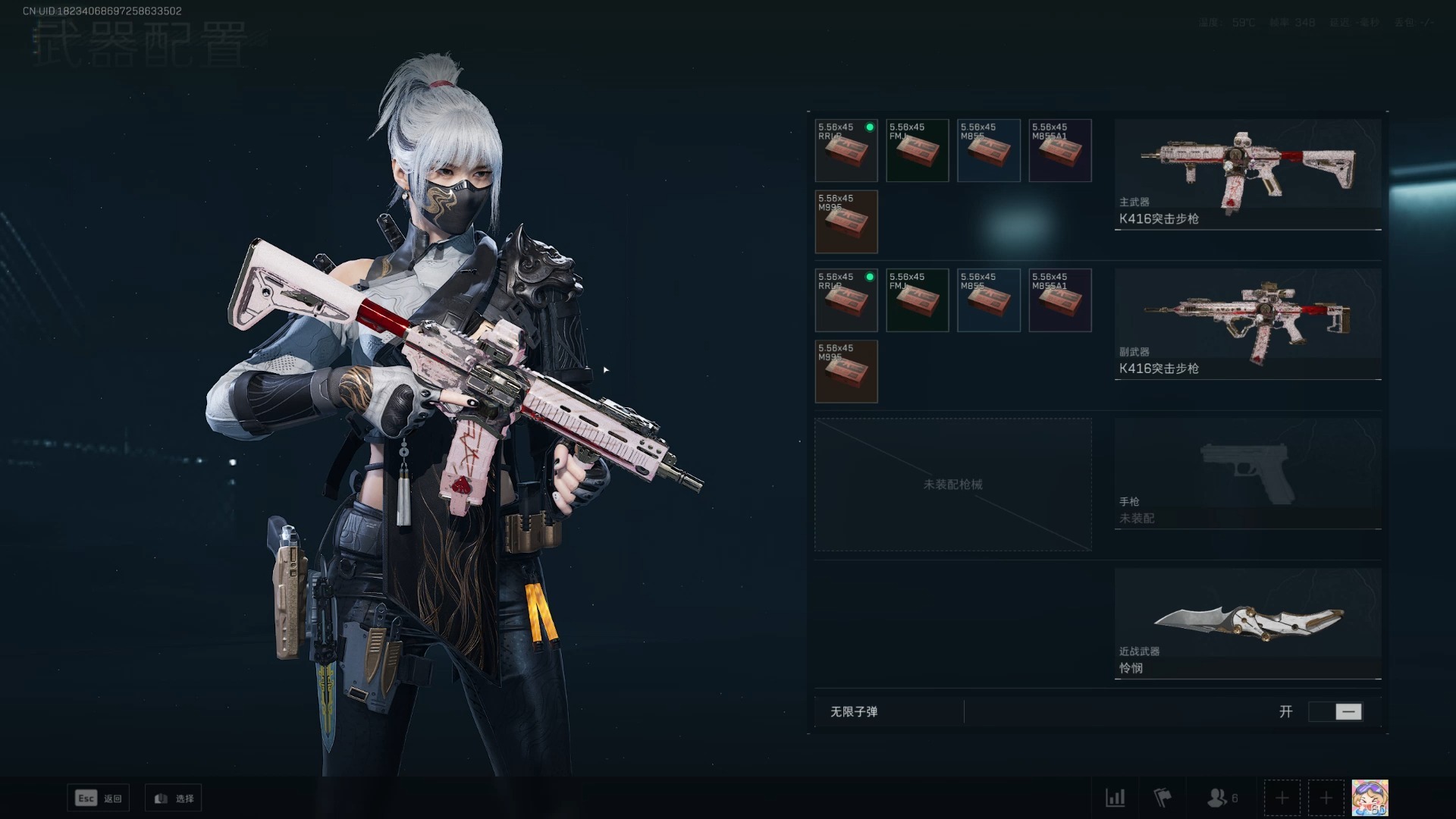This screenshot has width=1456, height=819.
Task: Click the empty pistol ammo area (未装配枪械)
Action: point(953,485)
